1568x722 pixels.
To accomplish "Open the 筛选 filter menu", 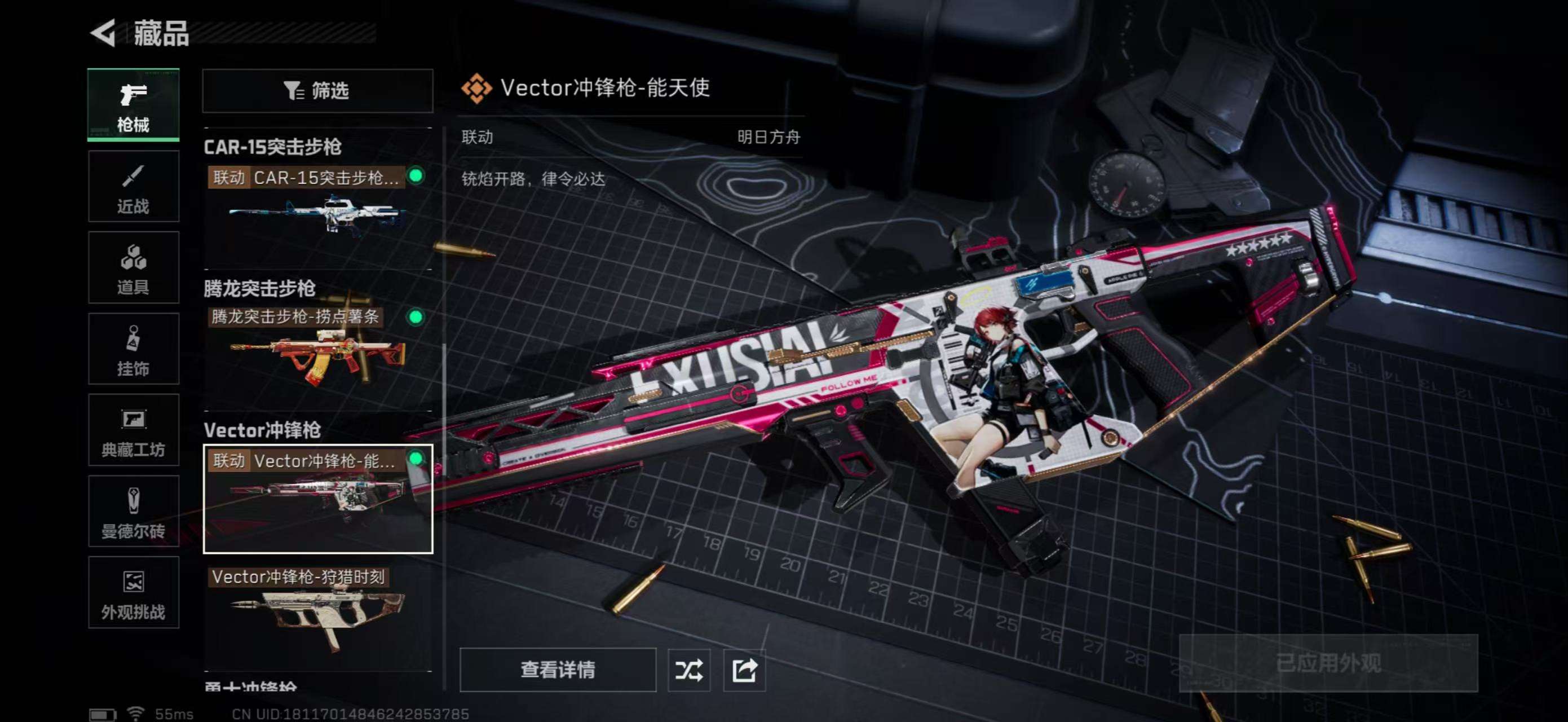I will [316, 91].
